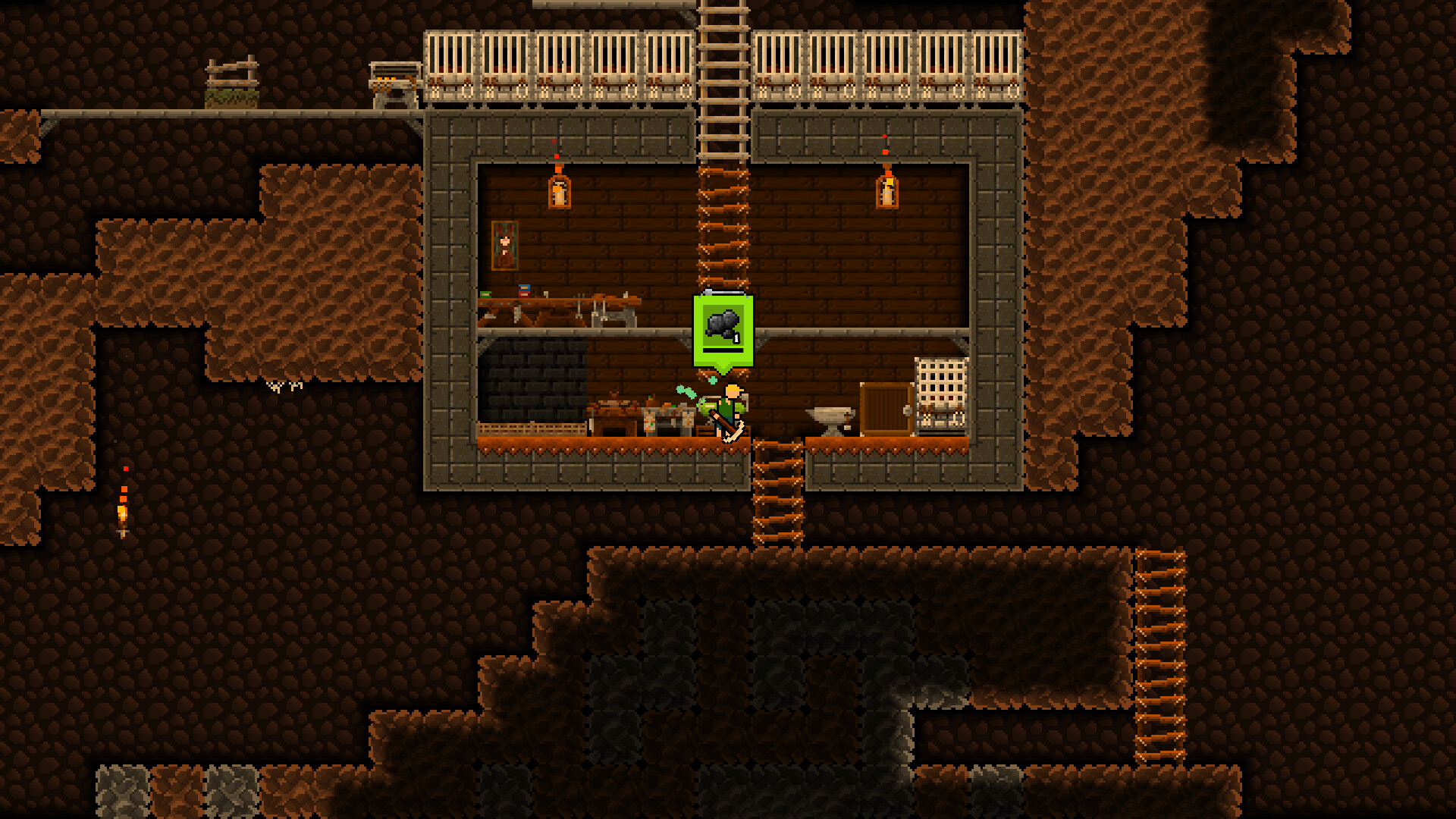Expand the green pickup banner above the player
The width and height of the screenshot is (1456, 819).
721,334
